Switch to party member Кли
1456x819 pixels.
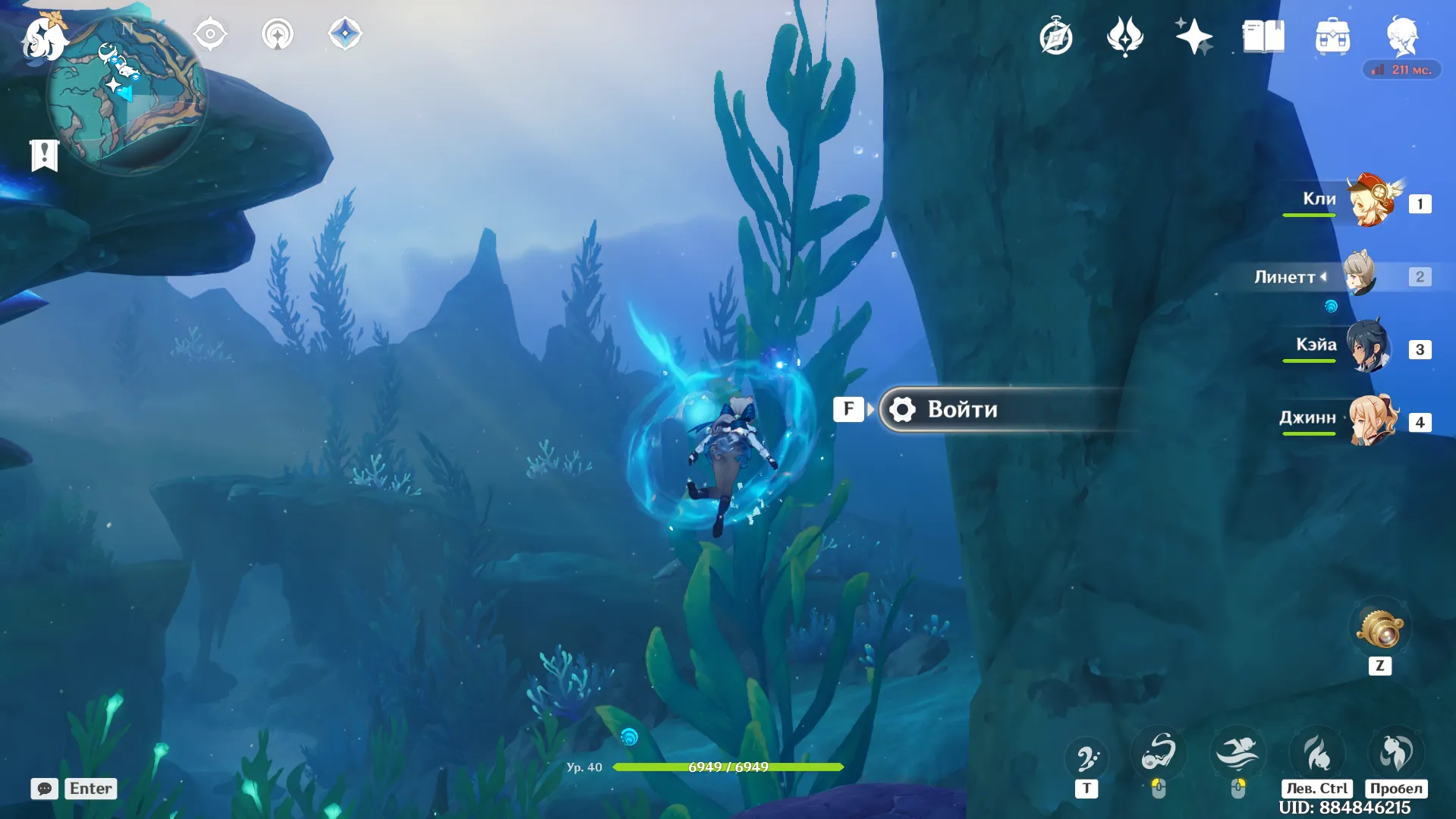tap(1371, 201)
